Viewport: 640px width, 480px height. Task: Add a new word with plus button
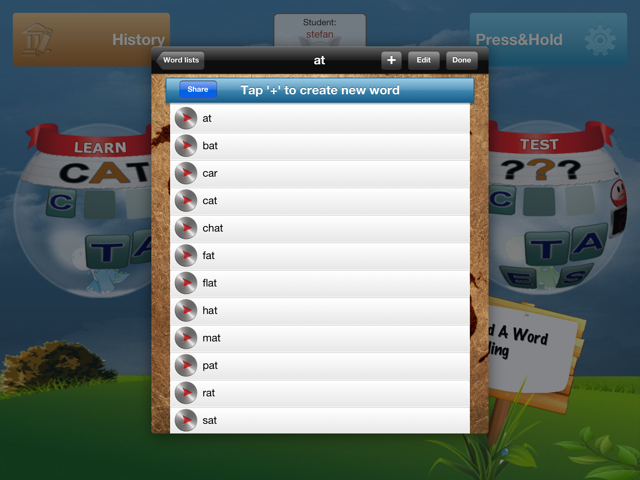[x=391, y=60]
